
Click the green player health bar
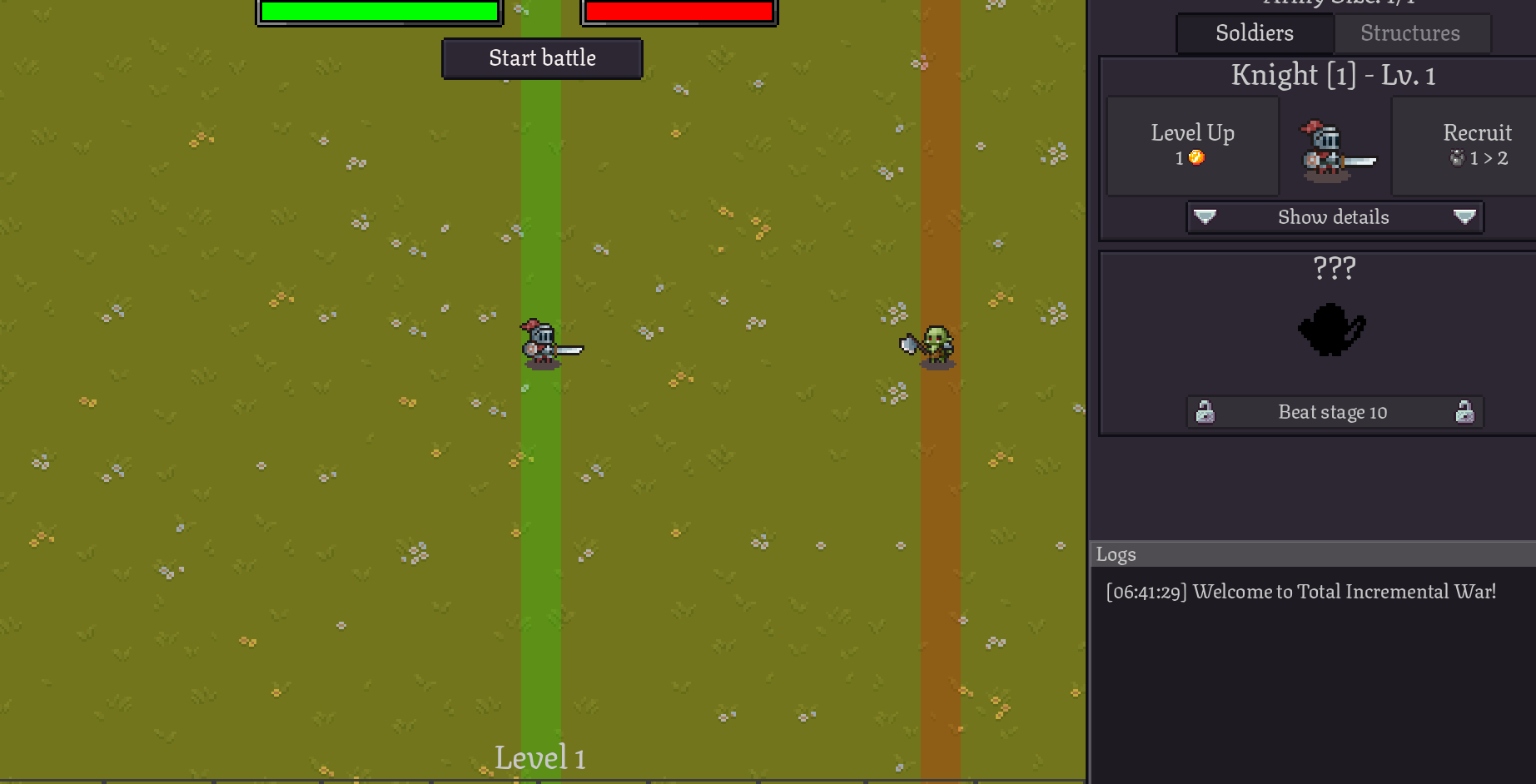[380, 11]
